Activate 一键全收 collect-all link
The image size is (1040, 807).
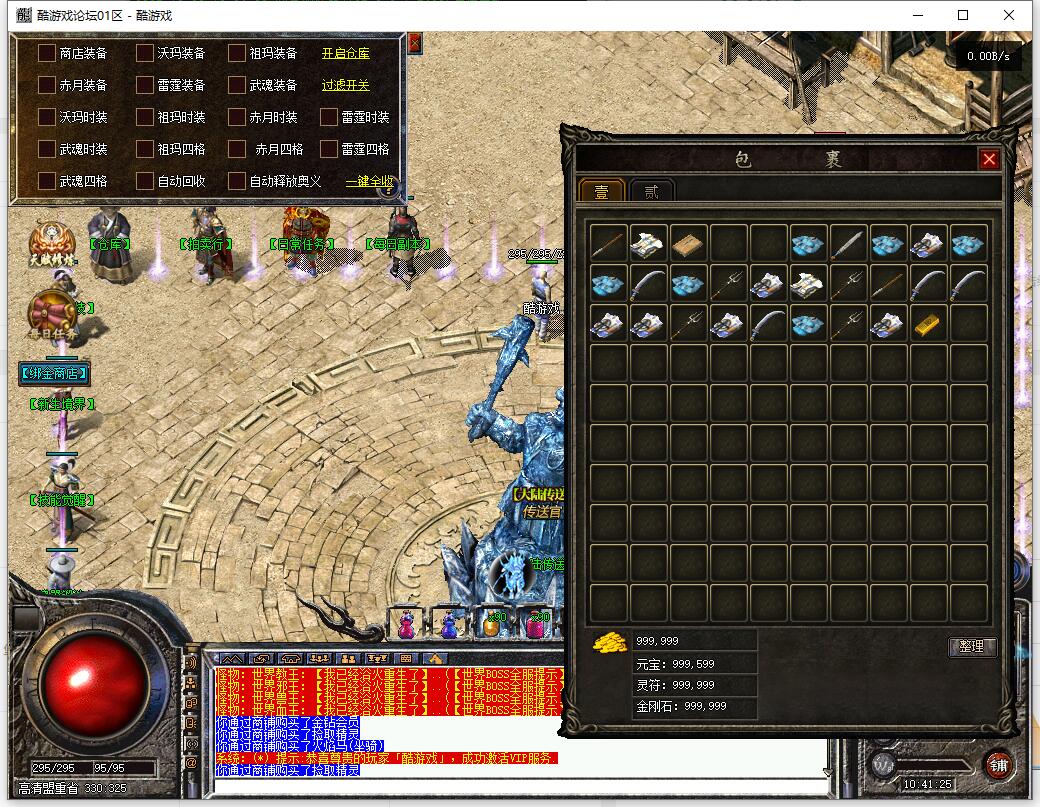(369, 181)
